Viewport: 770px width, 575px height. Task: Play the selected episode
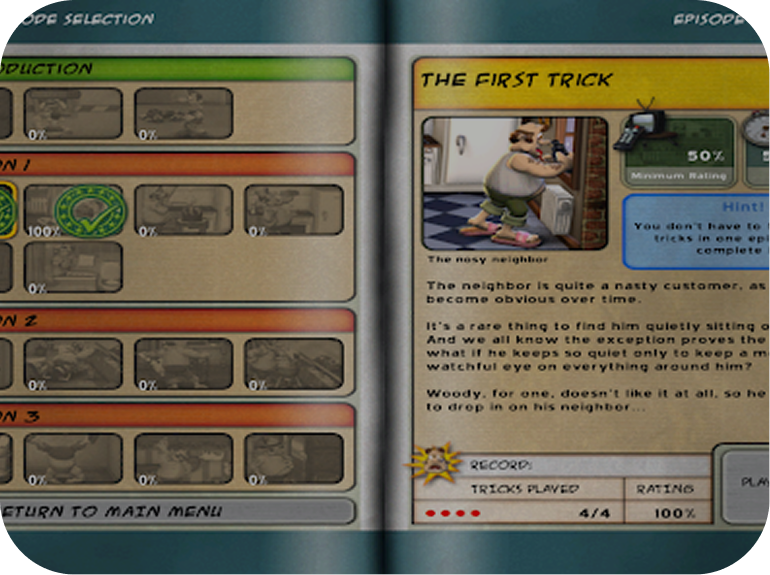pyautogui.click(x=750, y=483)
